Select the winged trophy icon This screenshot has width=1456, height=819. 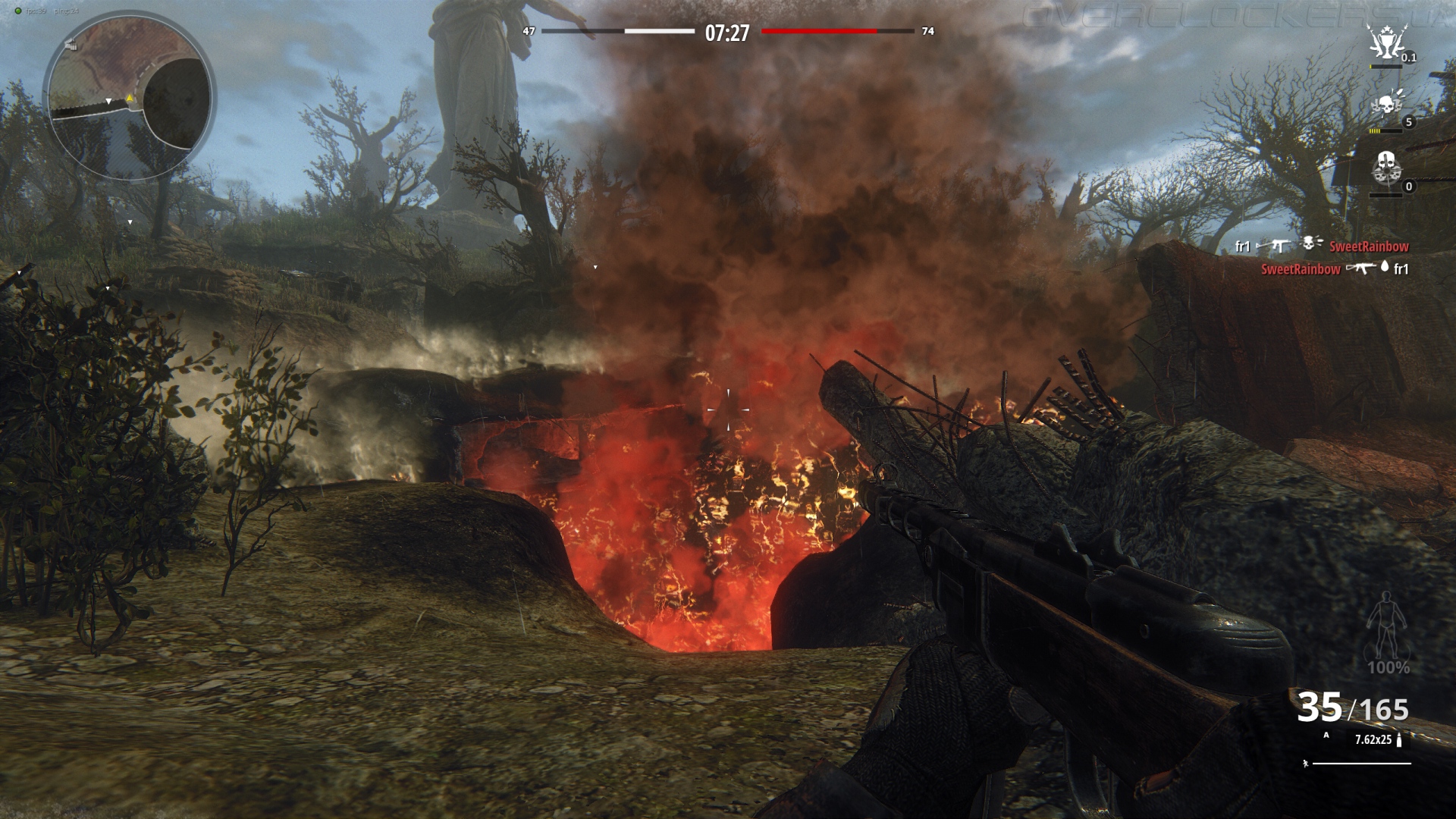tap(1386, 42)
